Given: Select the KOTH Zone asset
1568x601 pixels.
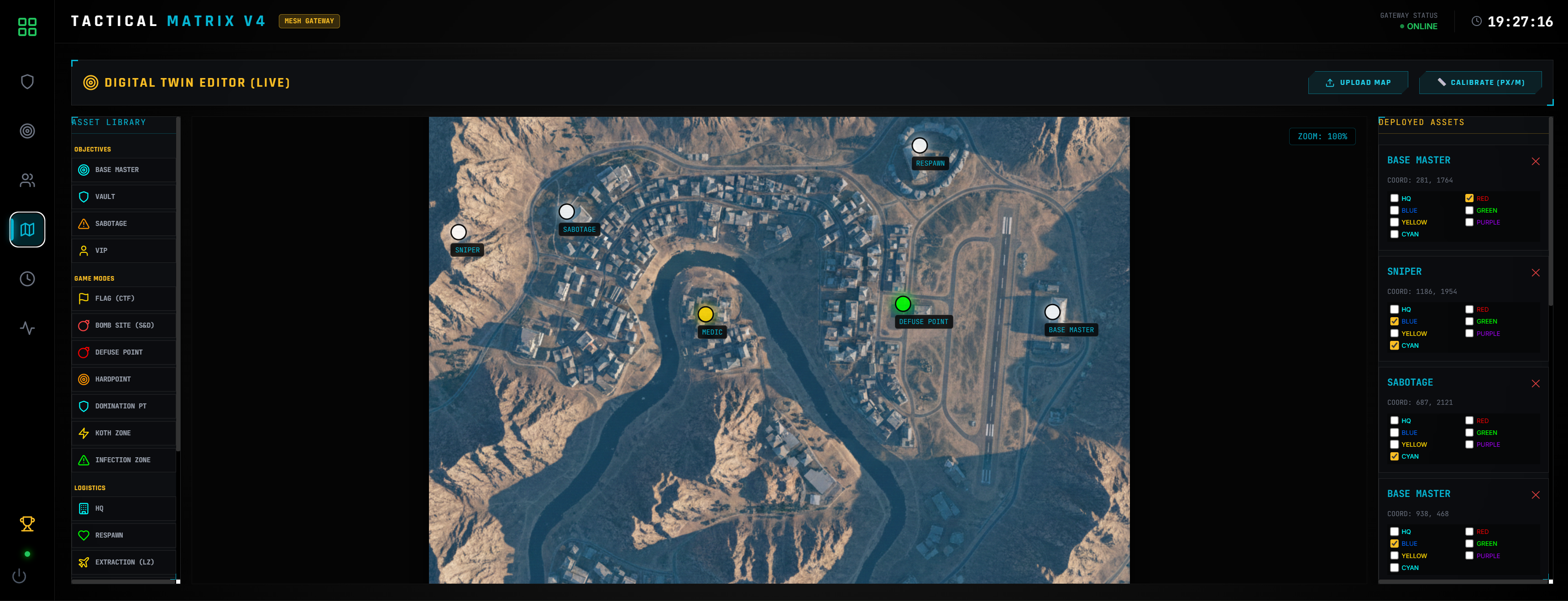Looking at the screenshot, I should [124, 433].
